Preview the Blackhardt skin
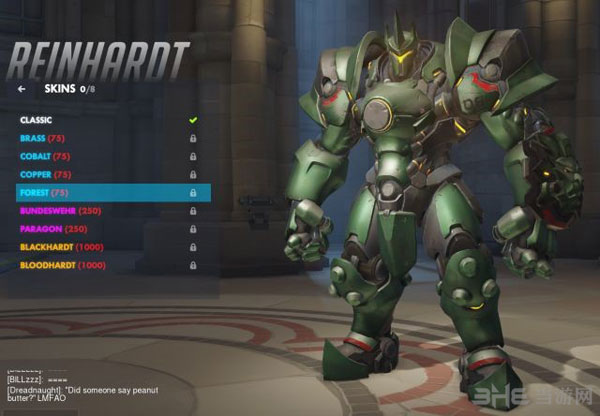 [62, 247]
